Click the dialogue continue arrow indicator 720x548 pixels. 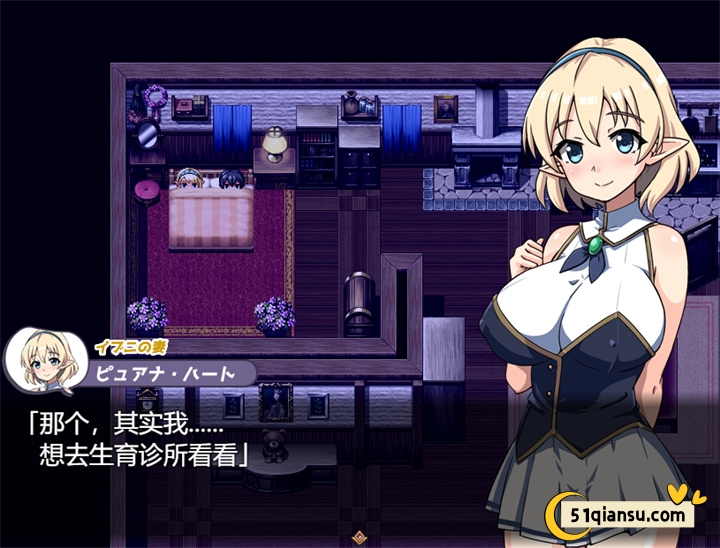[x=359, y=537]
